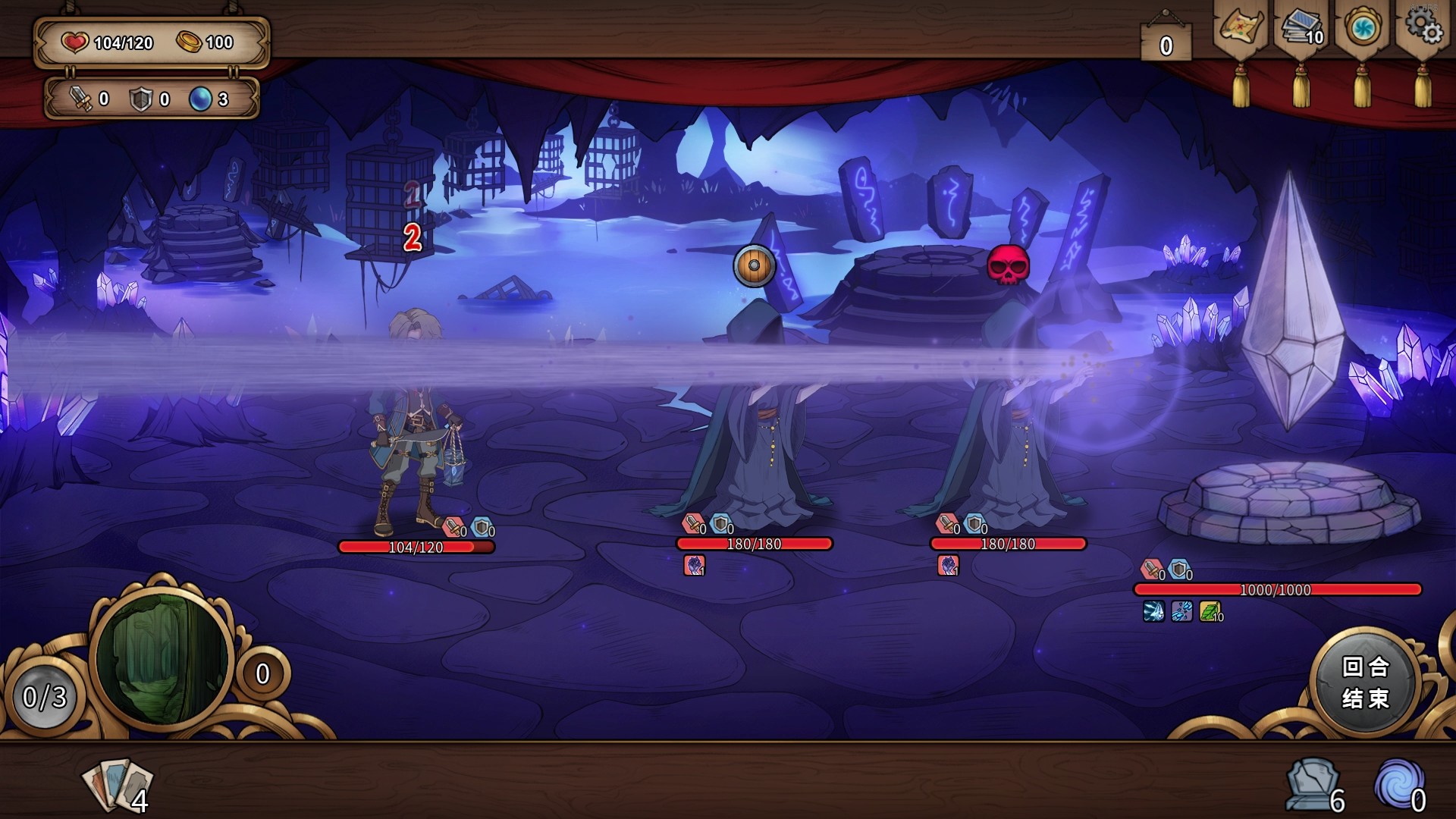This screenshot has width=1456, height=819.
Task: Open the blue swirl relic tag
Action: [1362, 29]
